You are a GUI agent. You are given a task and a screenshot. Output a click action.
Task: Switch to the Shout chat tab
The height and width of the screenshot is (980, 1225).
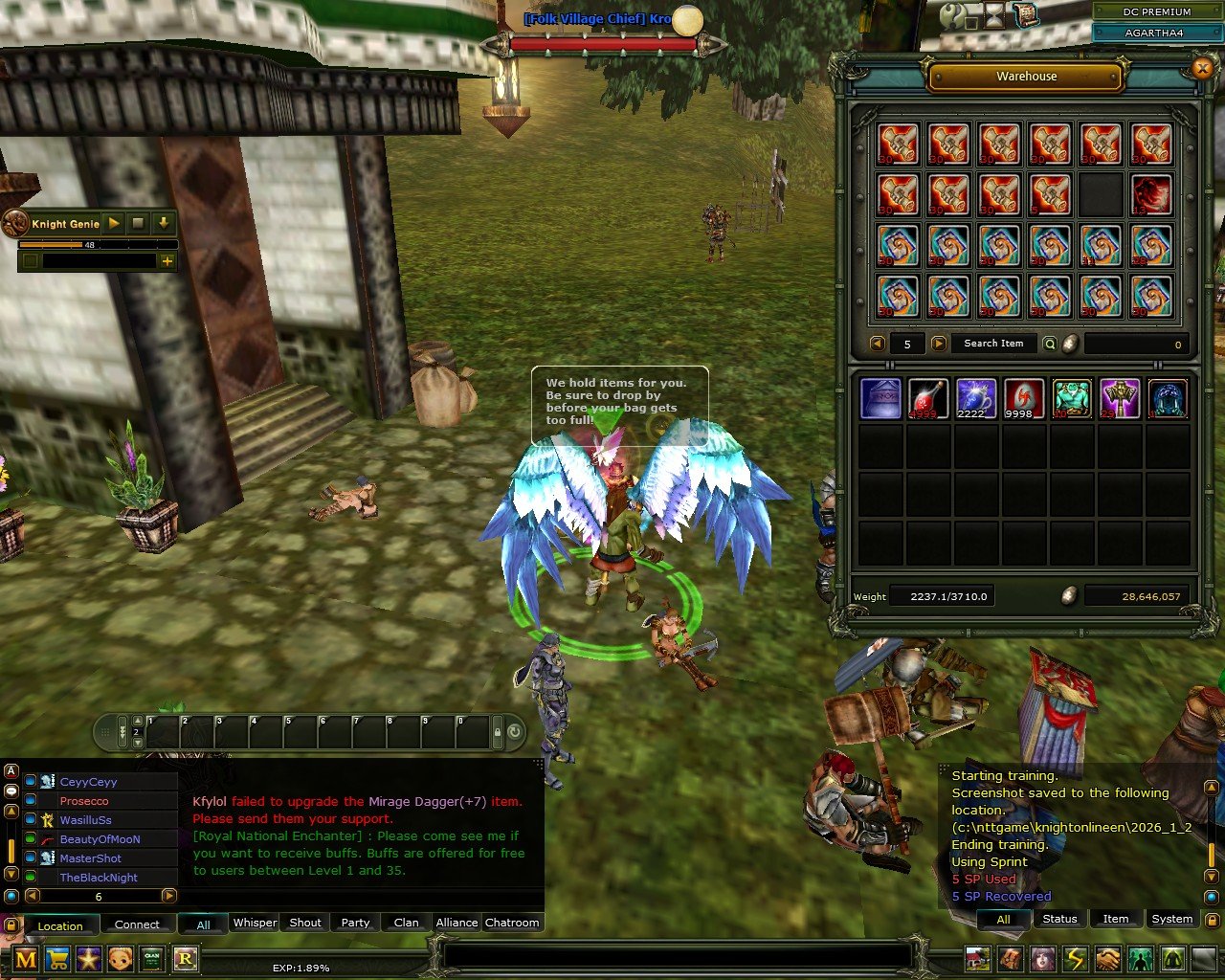(x=304, y=923)
